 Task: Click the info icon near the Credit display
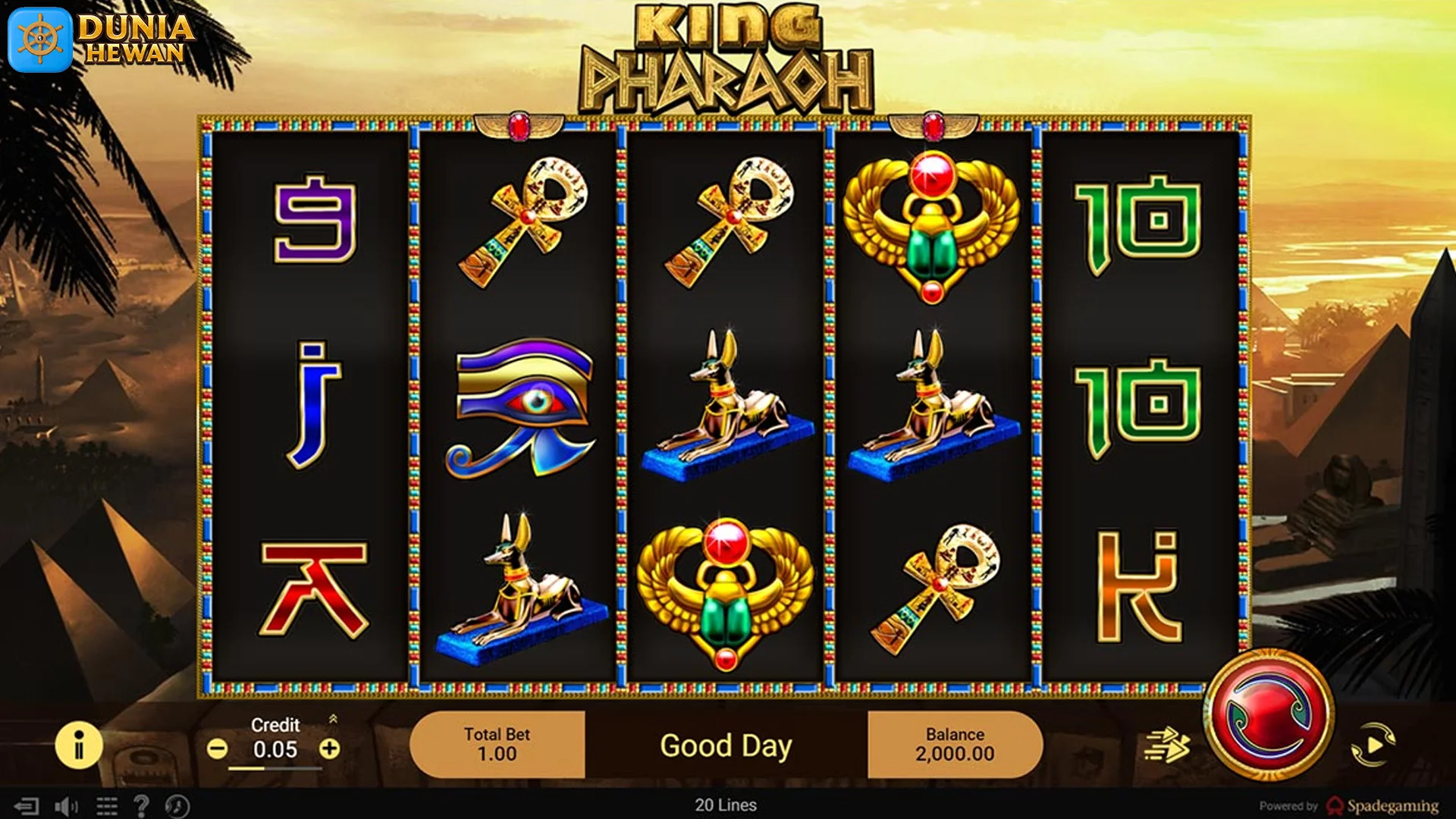(x=78, y=745)
